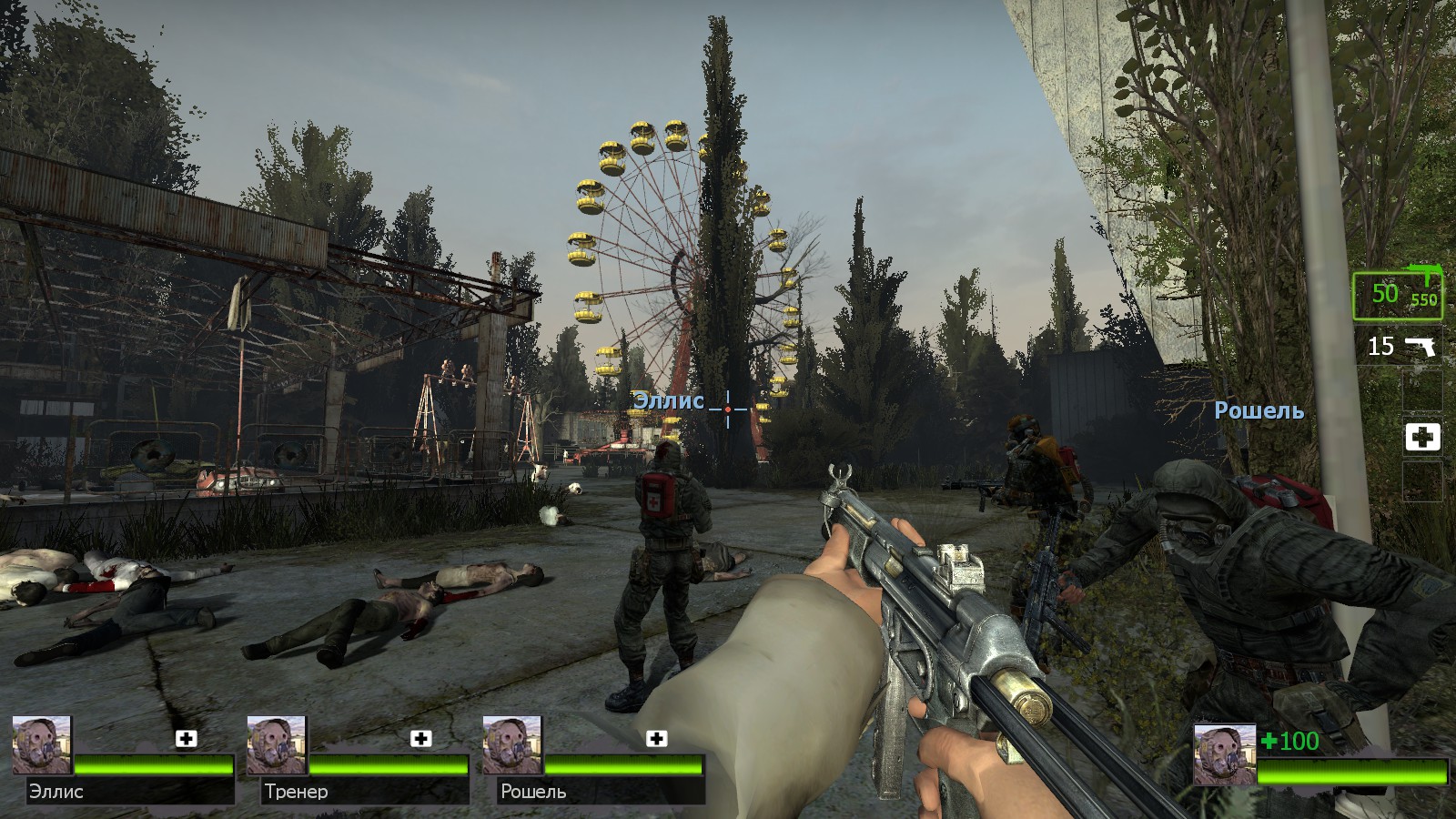This screenshot has width=1456, height=819.
Task: Click the medkit icon above Эллис's health bar
Action: (x=187, y=738)
